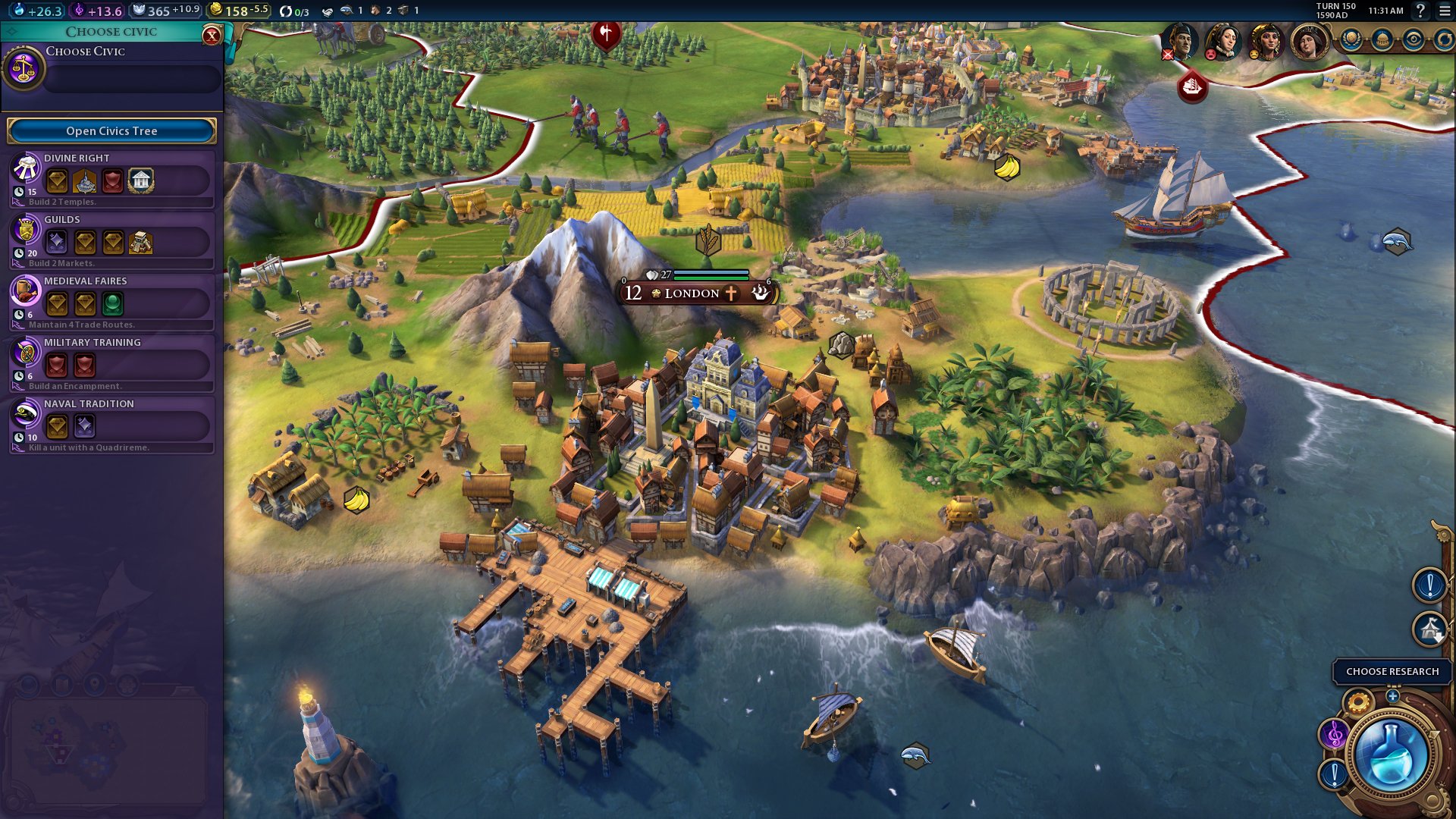Click the Choose Research banner
Screen dimensions: 1456x819
(1392, 670)
